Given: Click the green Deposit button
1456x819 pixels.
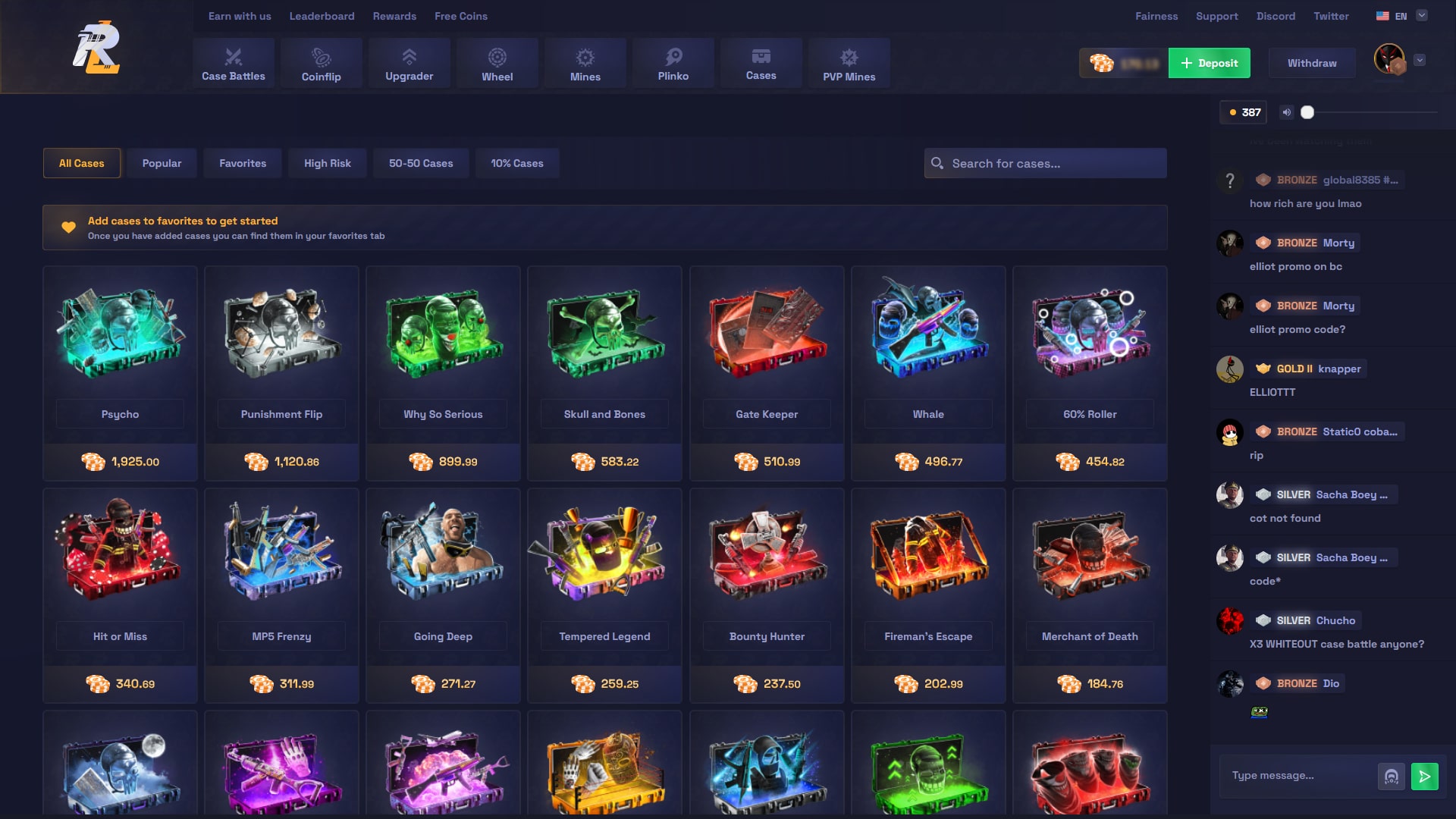Looking at the screenshot, I should point(1209,63).
